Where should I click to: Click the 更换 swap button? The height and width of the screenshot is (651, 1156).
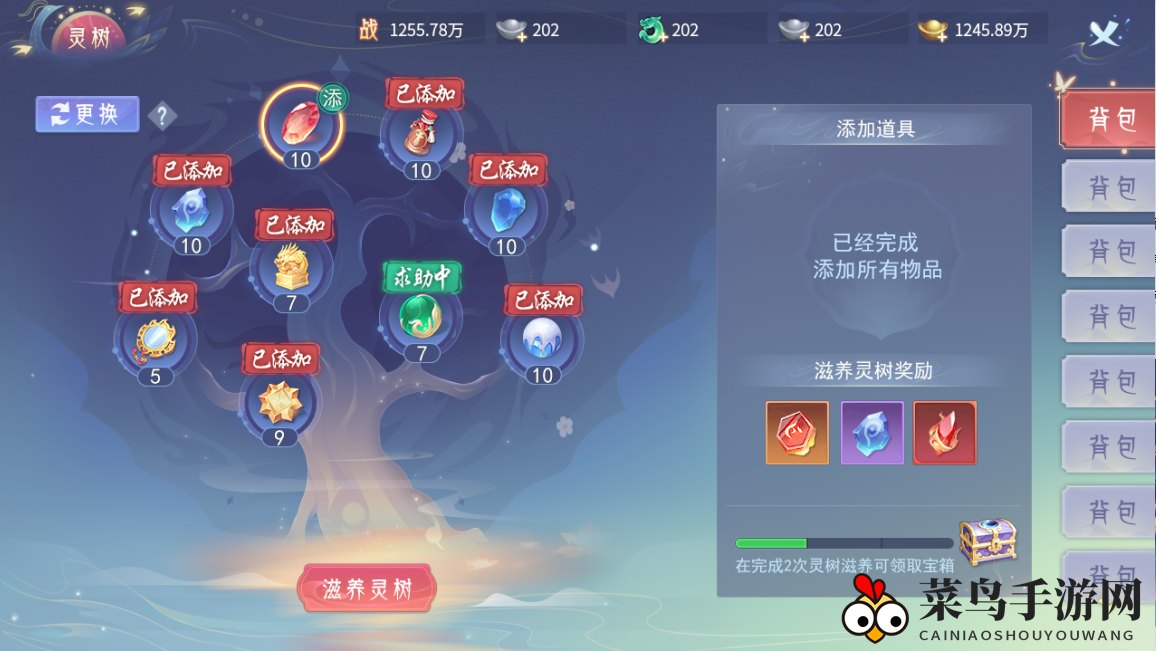(86, 114)
